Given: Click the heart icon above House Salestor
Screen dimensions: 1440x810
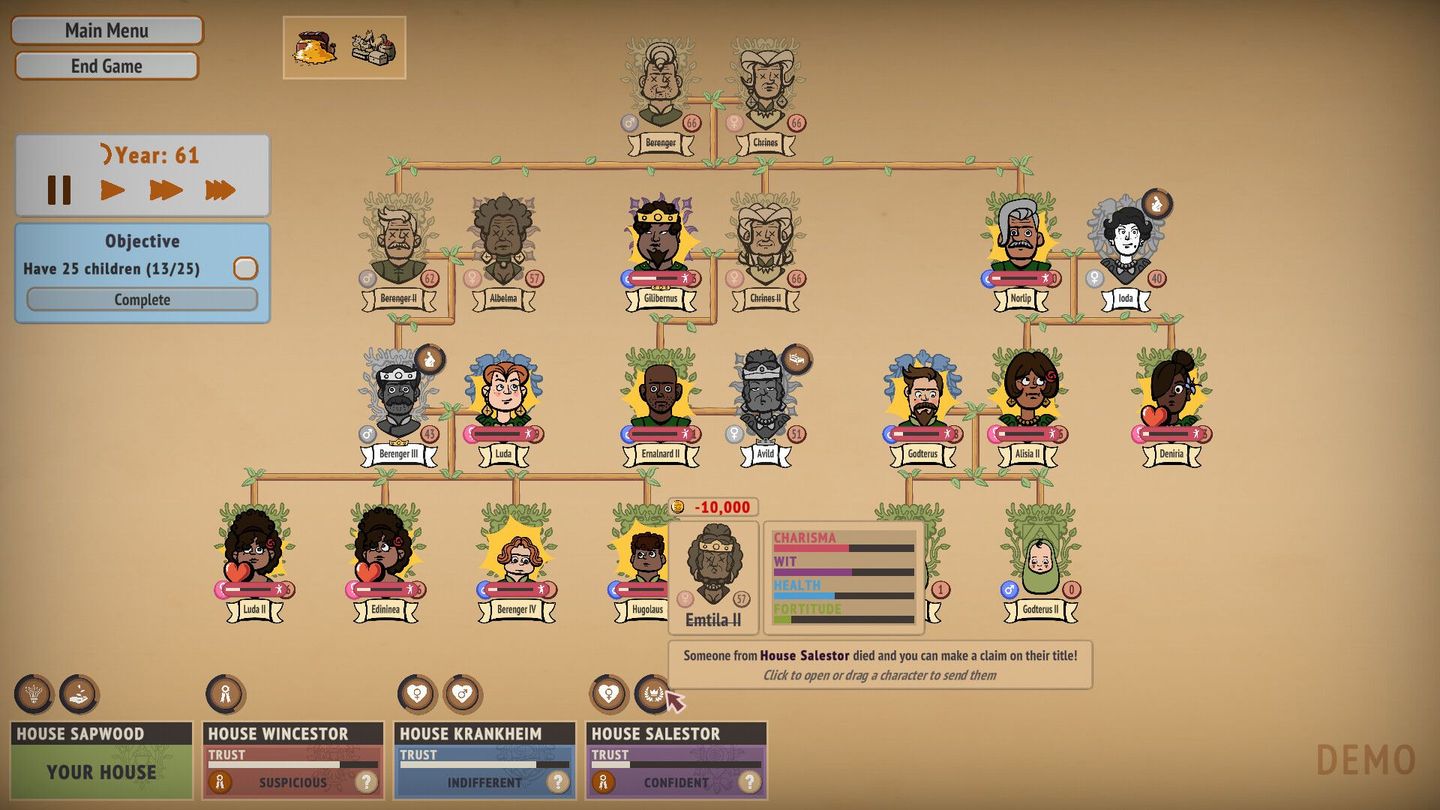Looking at the screenshot, I should (610, 693).
